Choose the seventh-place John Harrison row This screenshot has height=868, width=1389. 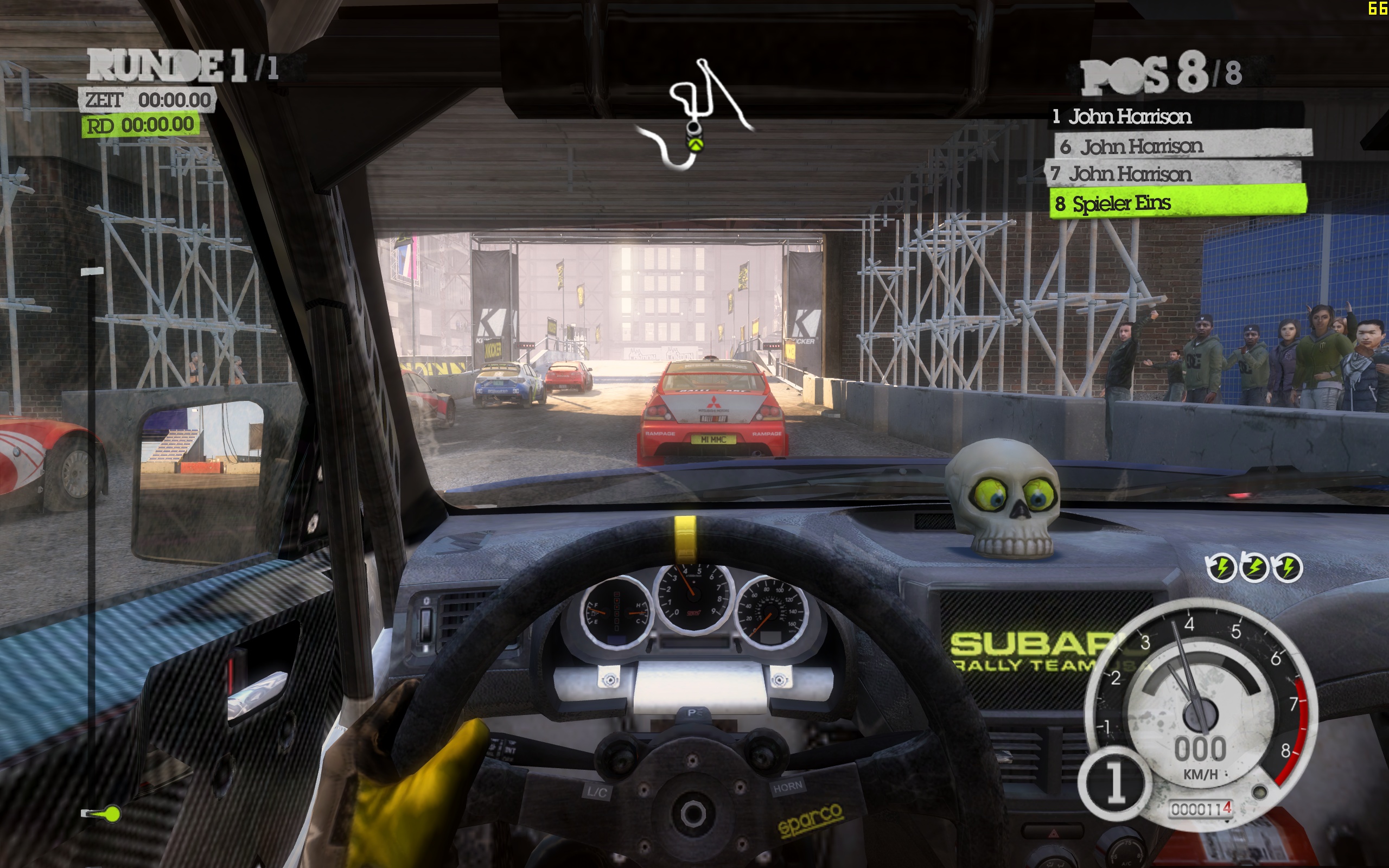pyautogui.click(x=1173, y=174)
